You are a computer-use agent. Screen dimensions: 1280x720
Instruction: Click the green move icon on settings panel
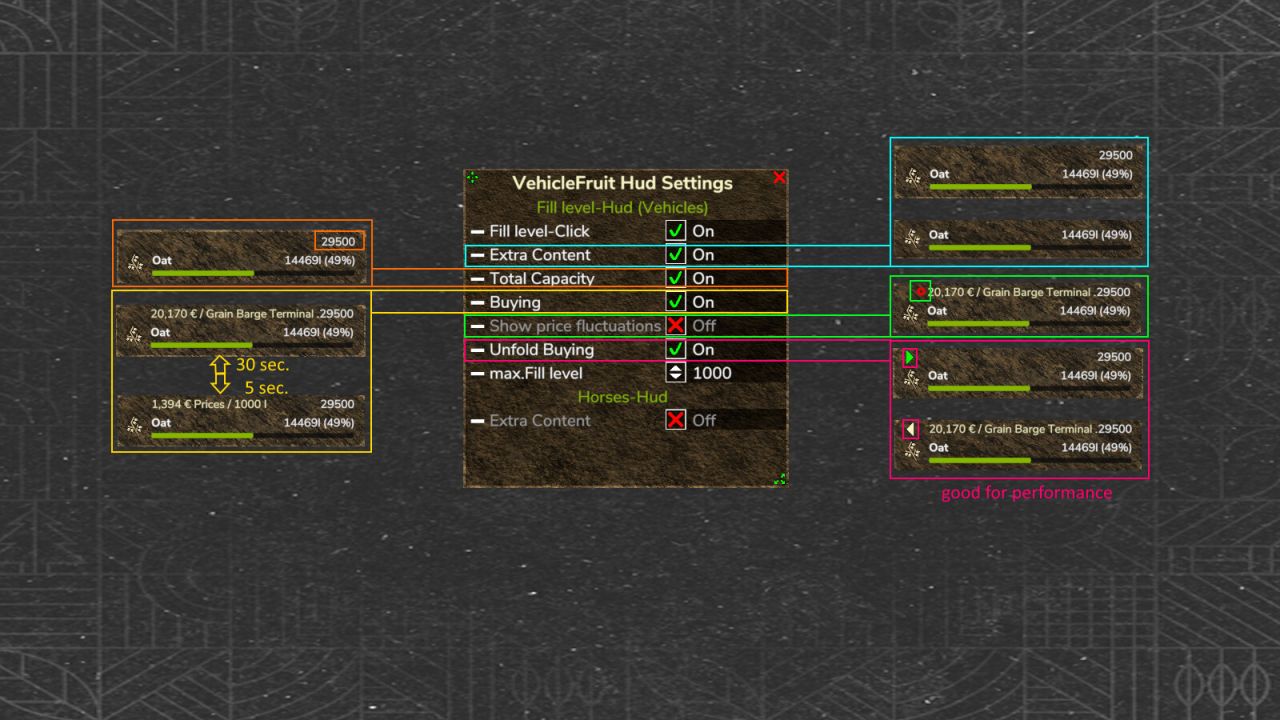tap(472, 178)
